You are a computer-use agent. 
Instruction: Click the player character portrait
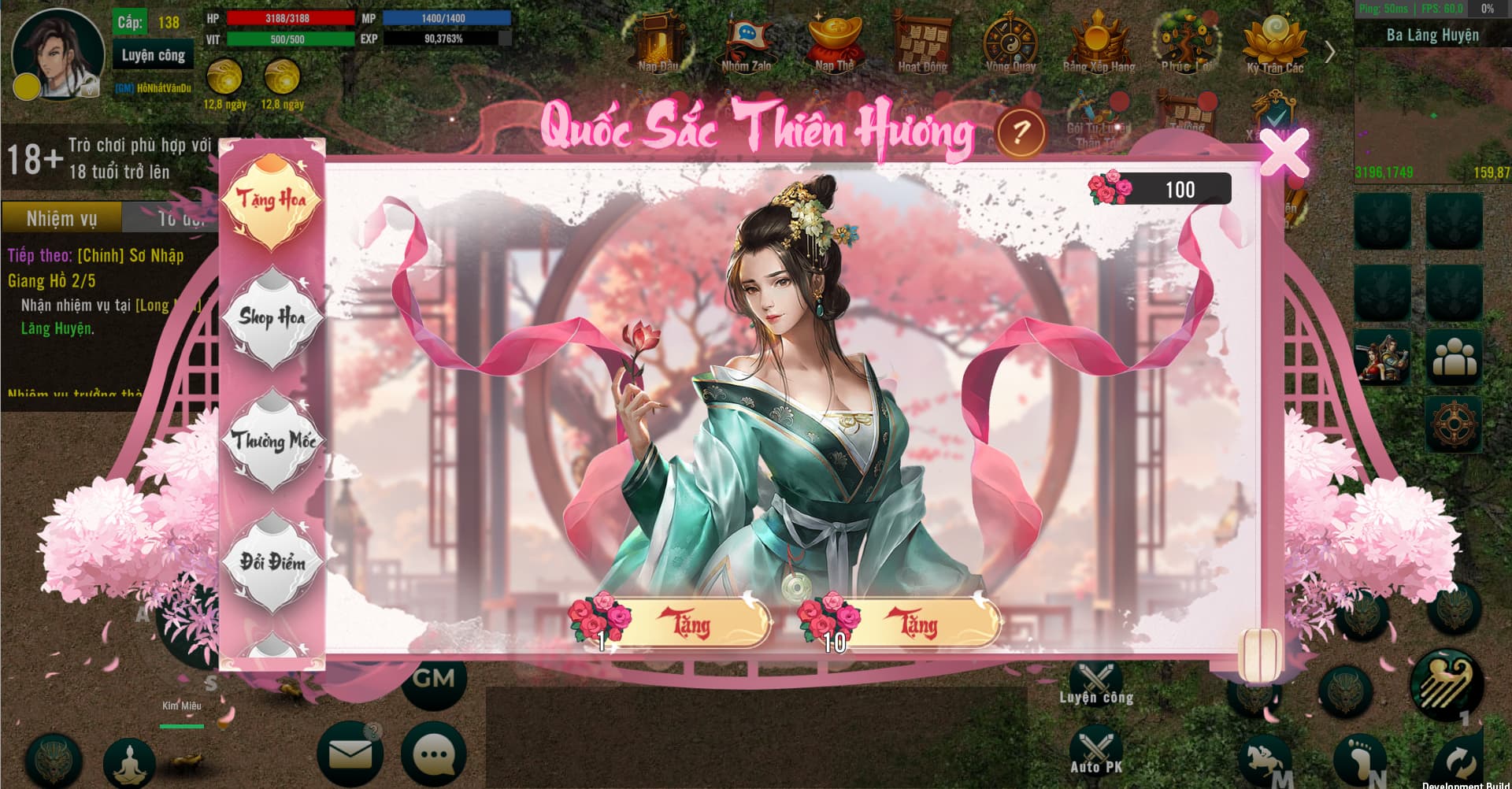58,54
